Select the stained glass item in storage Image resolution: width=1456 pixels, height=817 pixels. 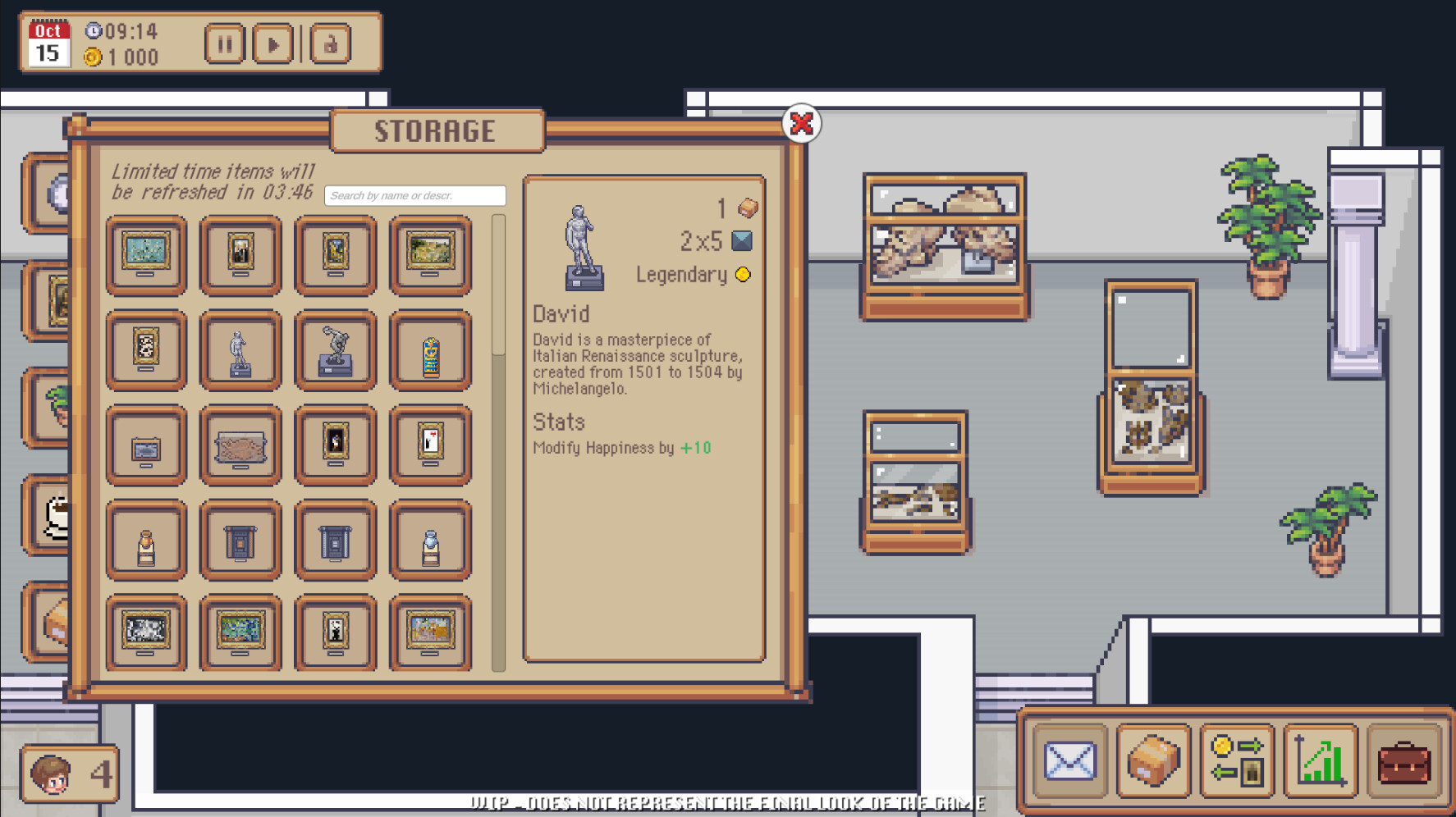(x=430, y=351)
